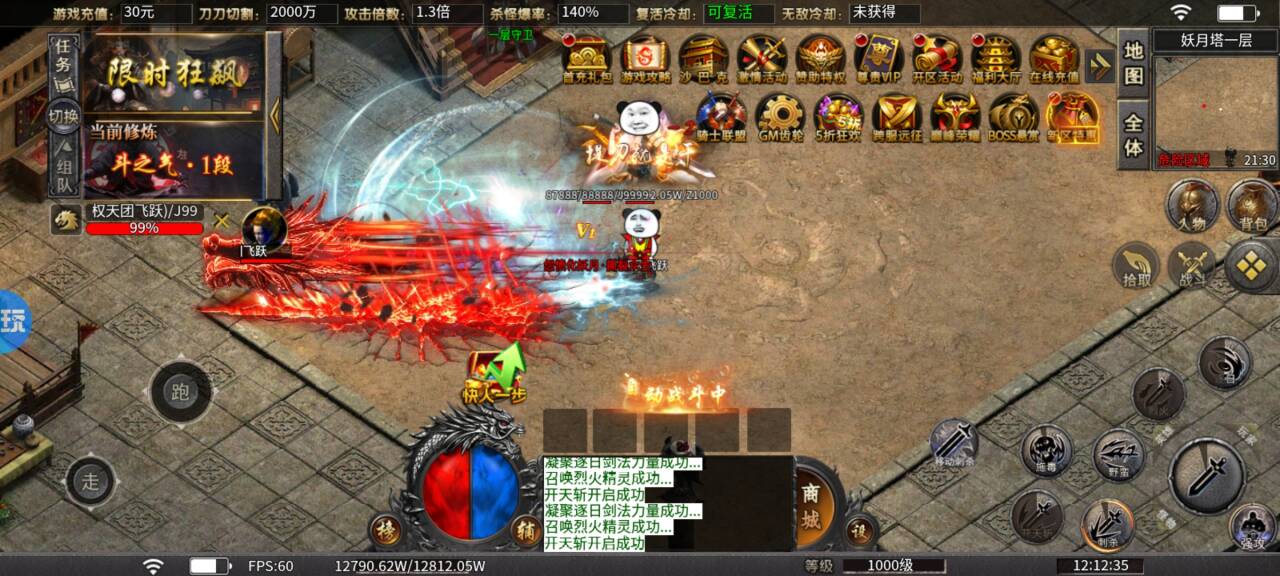
Task: Open the 地图 map button
Action: (x=1133, y=63)
